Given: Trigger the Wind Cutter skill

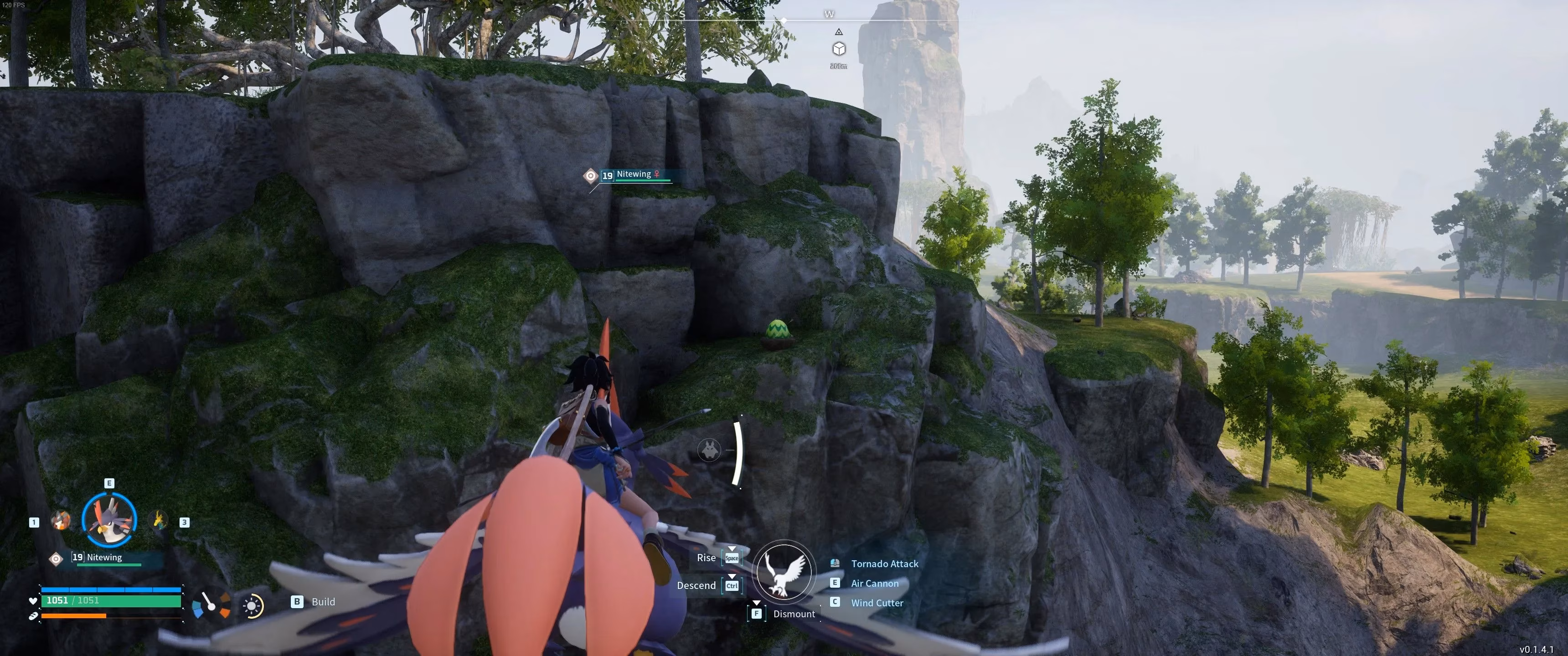Looking at the screenshot, I should (x=877, y=603).
